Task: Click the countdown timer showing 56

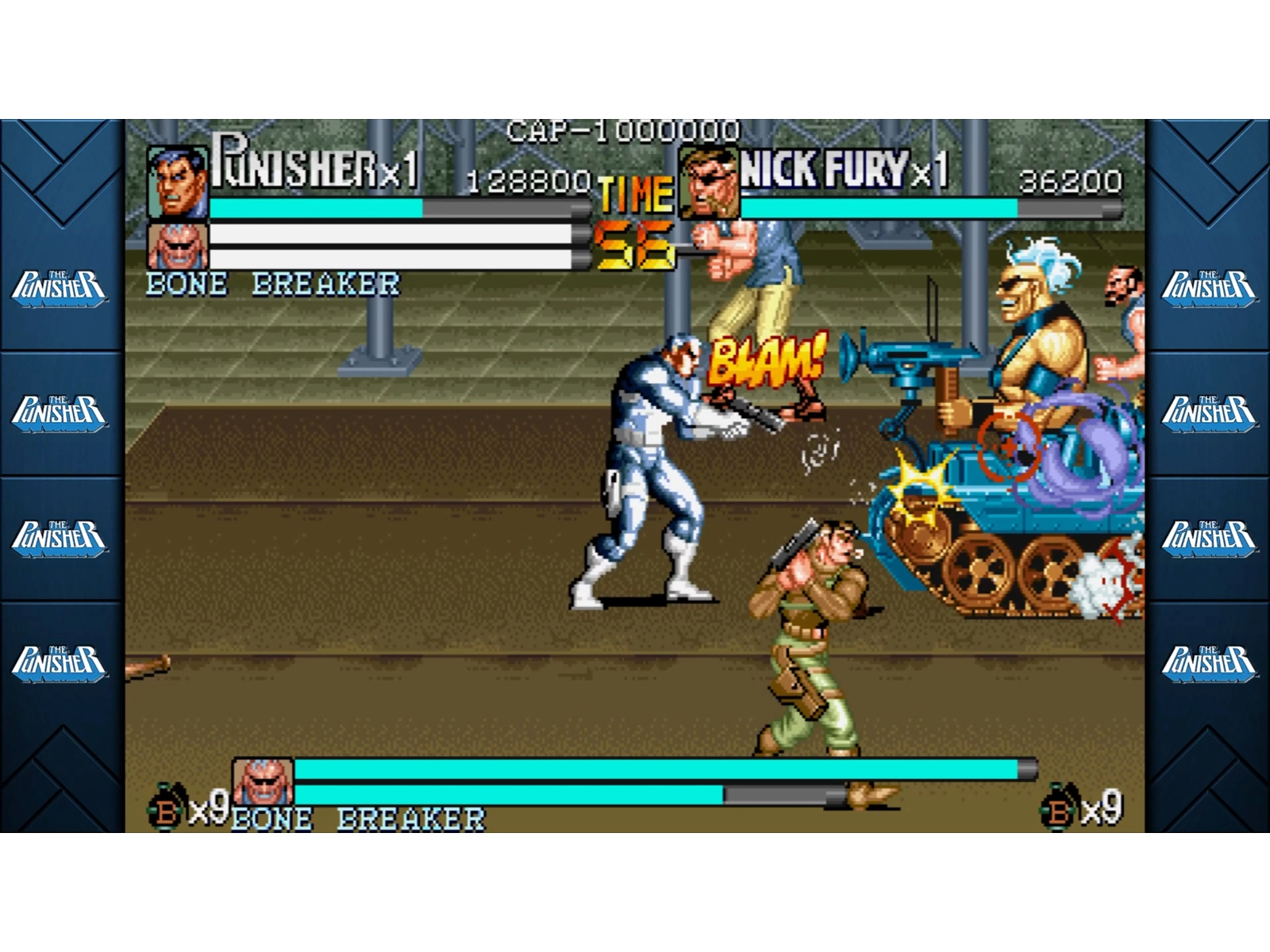Action: (x=635, y=246)
